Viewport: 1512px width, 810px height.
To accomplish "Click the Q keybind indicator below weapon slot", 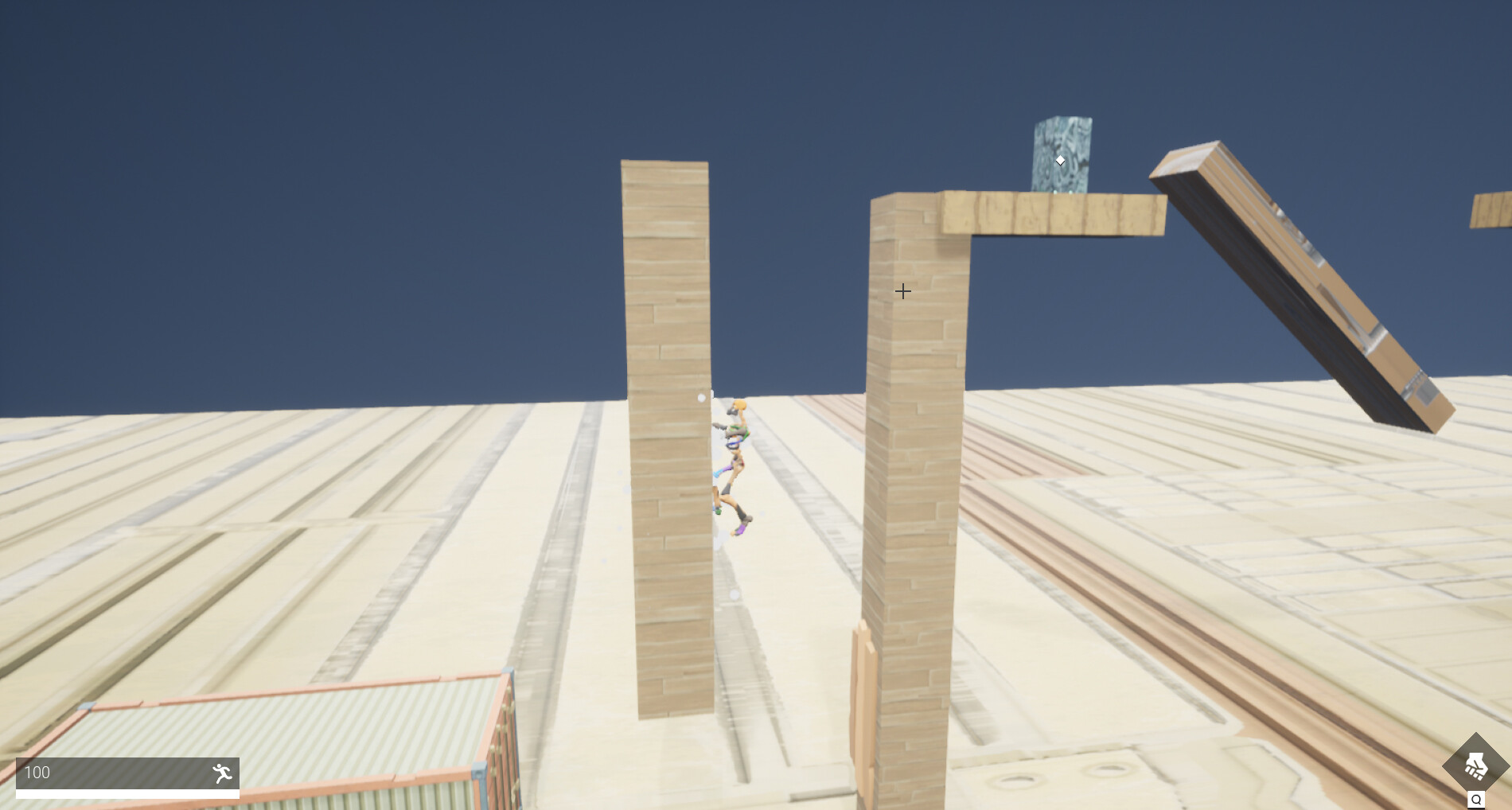I will point(1476,800).
